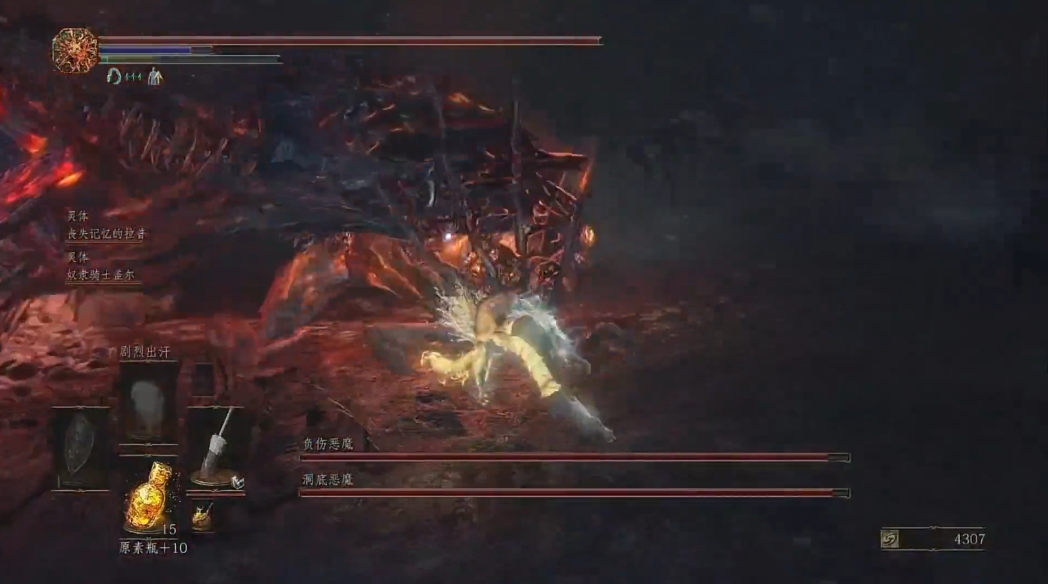The image size is (1048, 584).
Task: Choose the Power Within spell slot
Action: [148, 402]
